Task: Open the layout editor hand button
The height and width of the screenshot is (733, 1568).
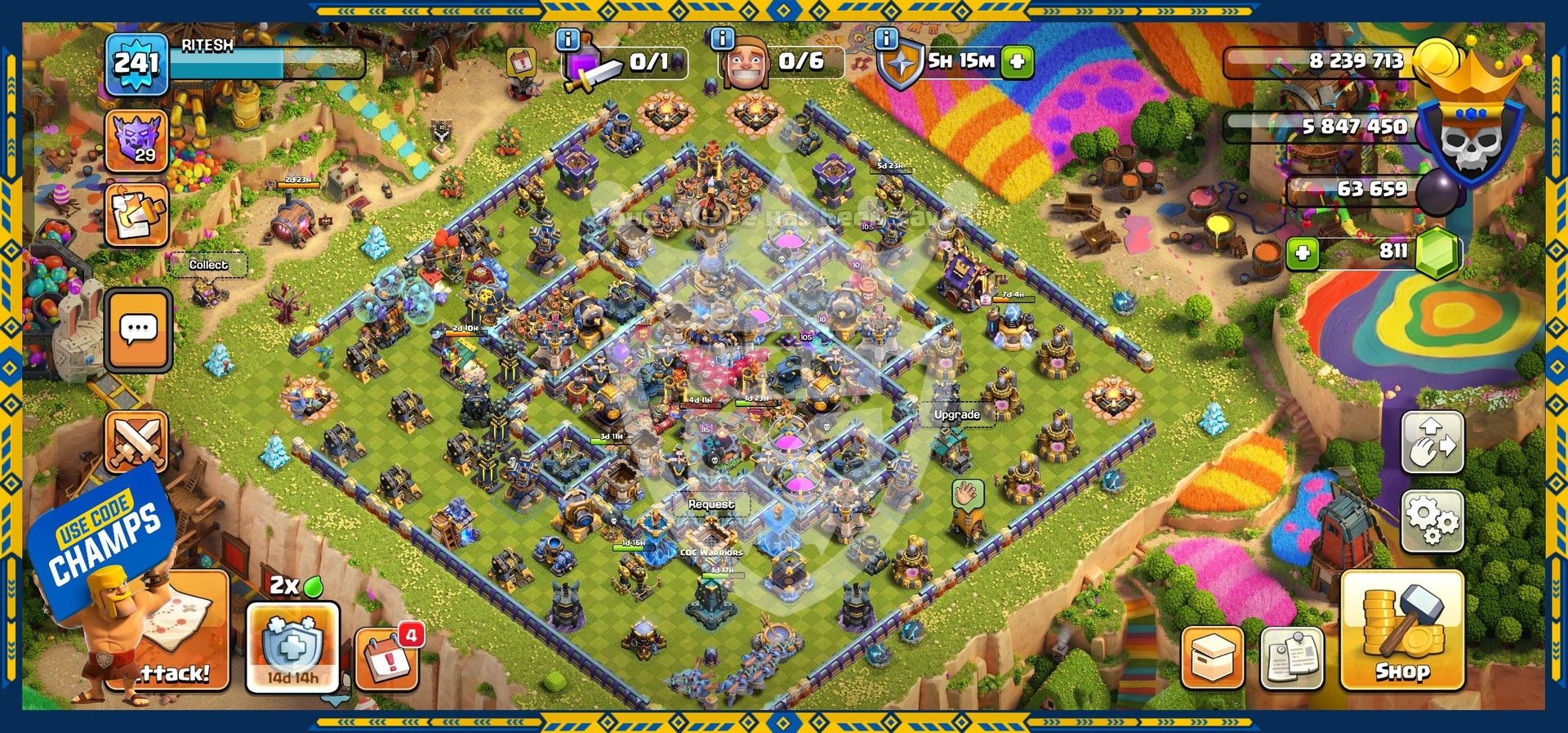Action: (x=1432, y=442)
